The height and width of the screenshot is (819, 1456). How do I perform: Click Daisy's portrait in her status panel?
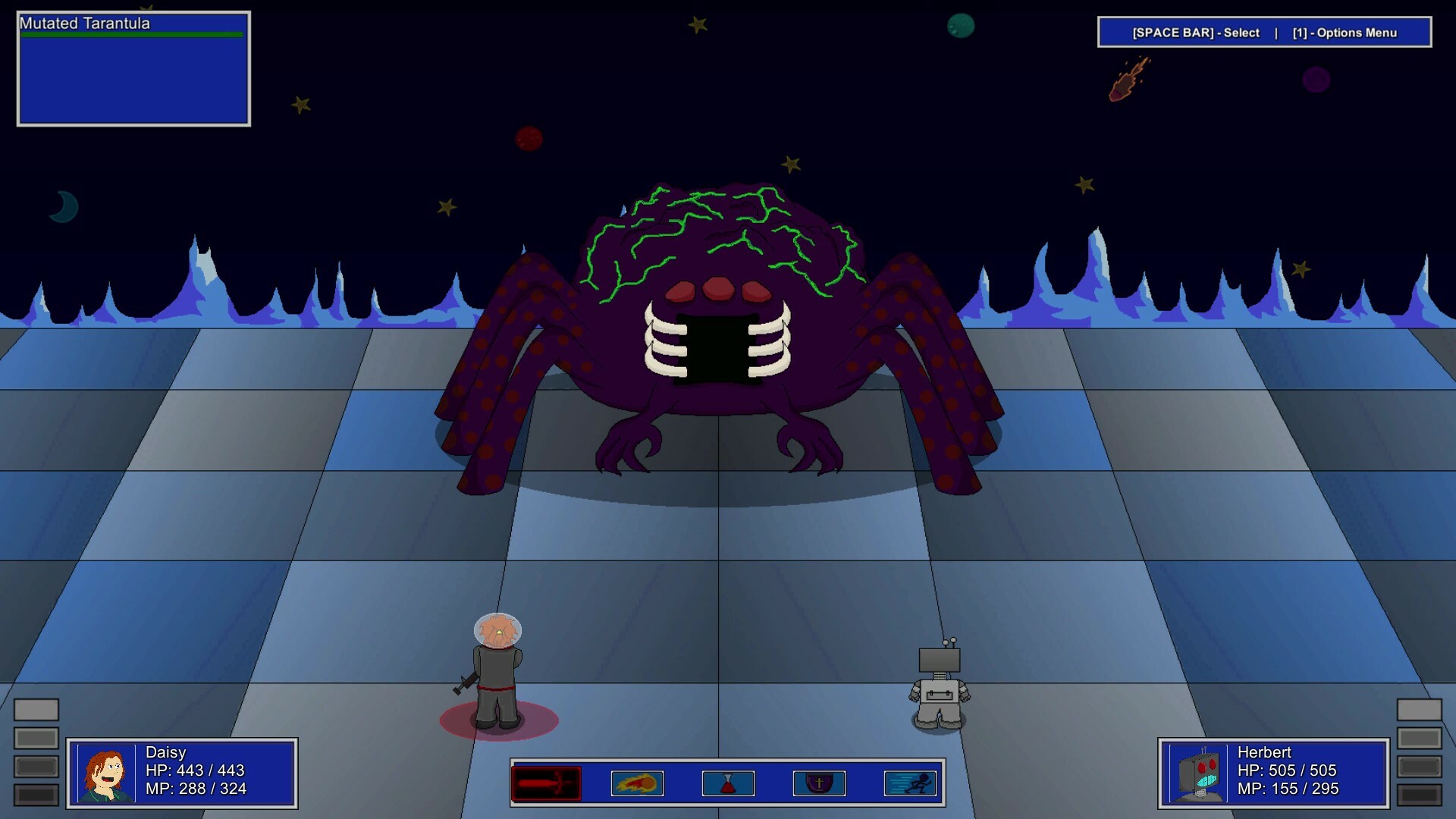106,773
